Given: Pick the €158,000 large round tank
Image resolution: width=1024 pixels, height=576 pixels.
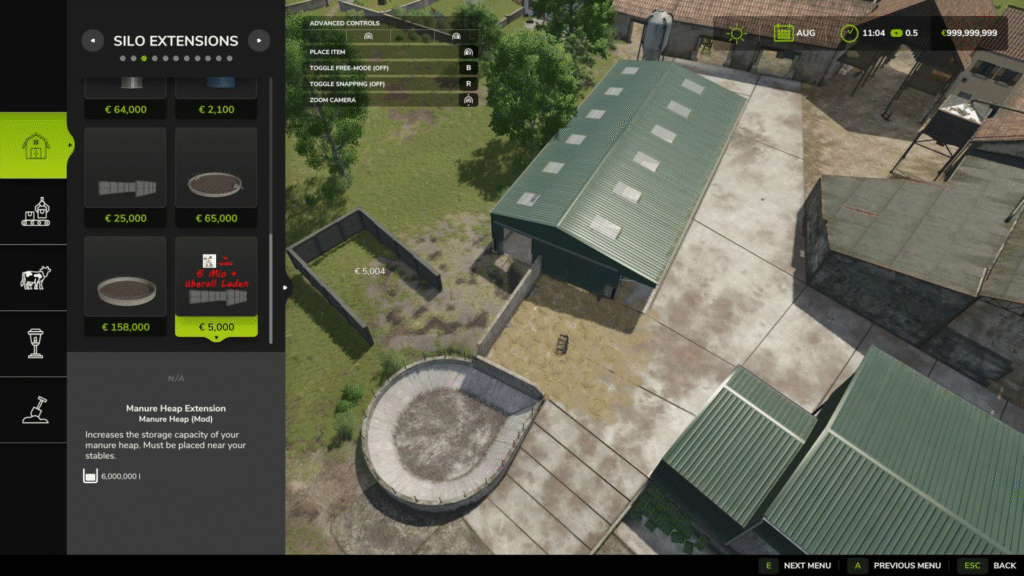Looking at the screenshot, I should (125, 286).
